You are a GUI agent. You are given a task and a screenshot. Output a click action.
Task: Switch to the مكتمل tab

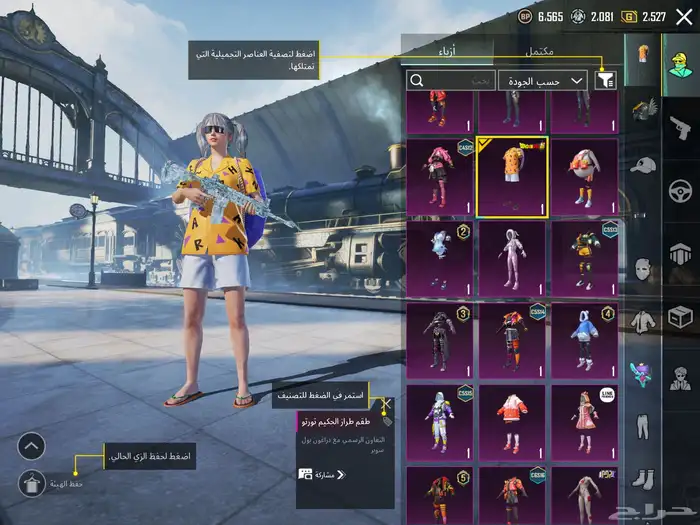point(545,50)
